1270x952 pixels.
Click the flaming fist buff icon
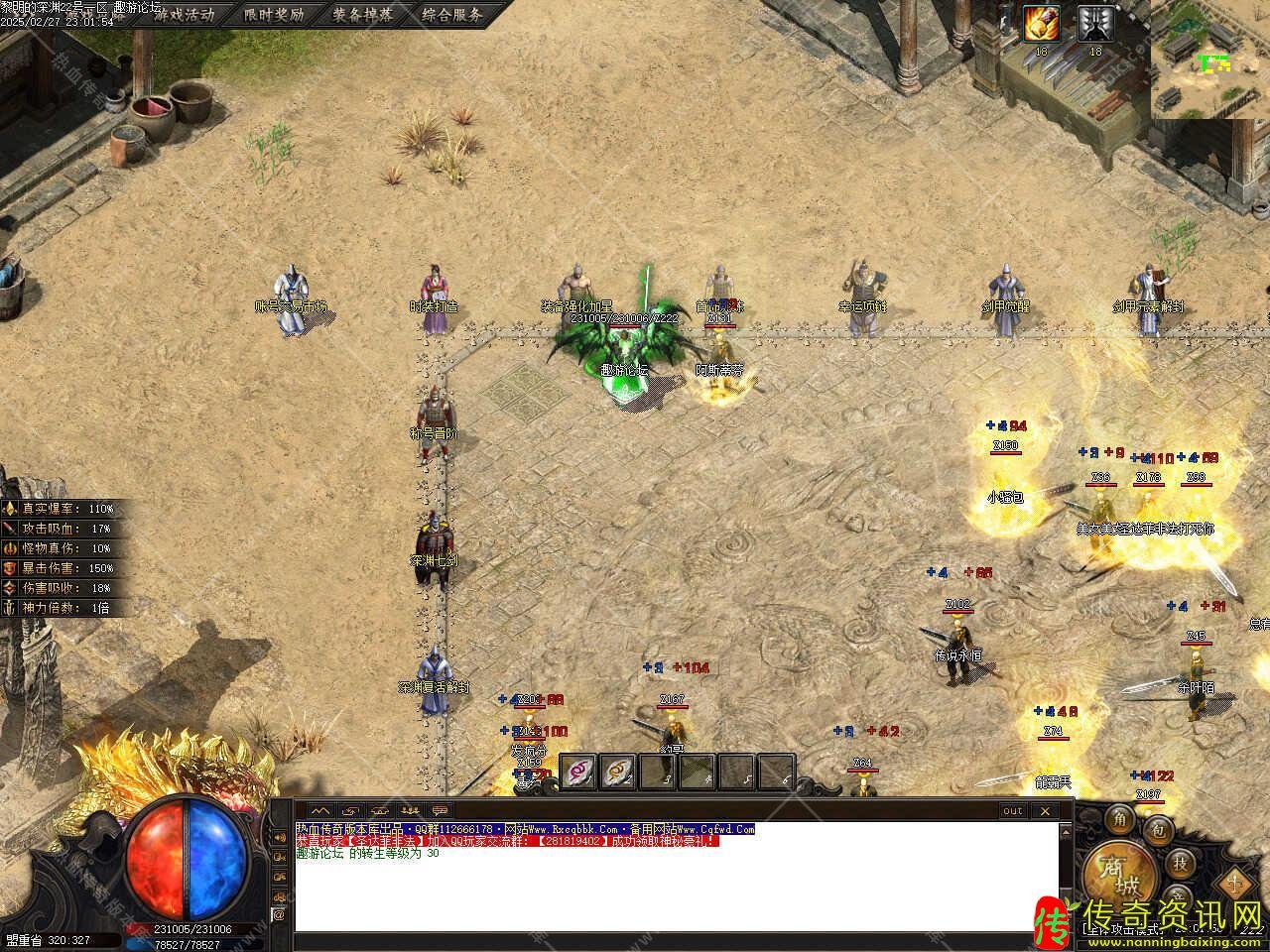[1042, 24]
